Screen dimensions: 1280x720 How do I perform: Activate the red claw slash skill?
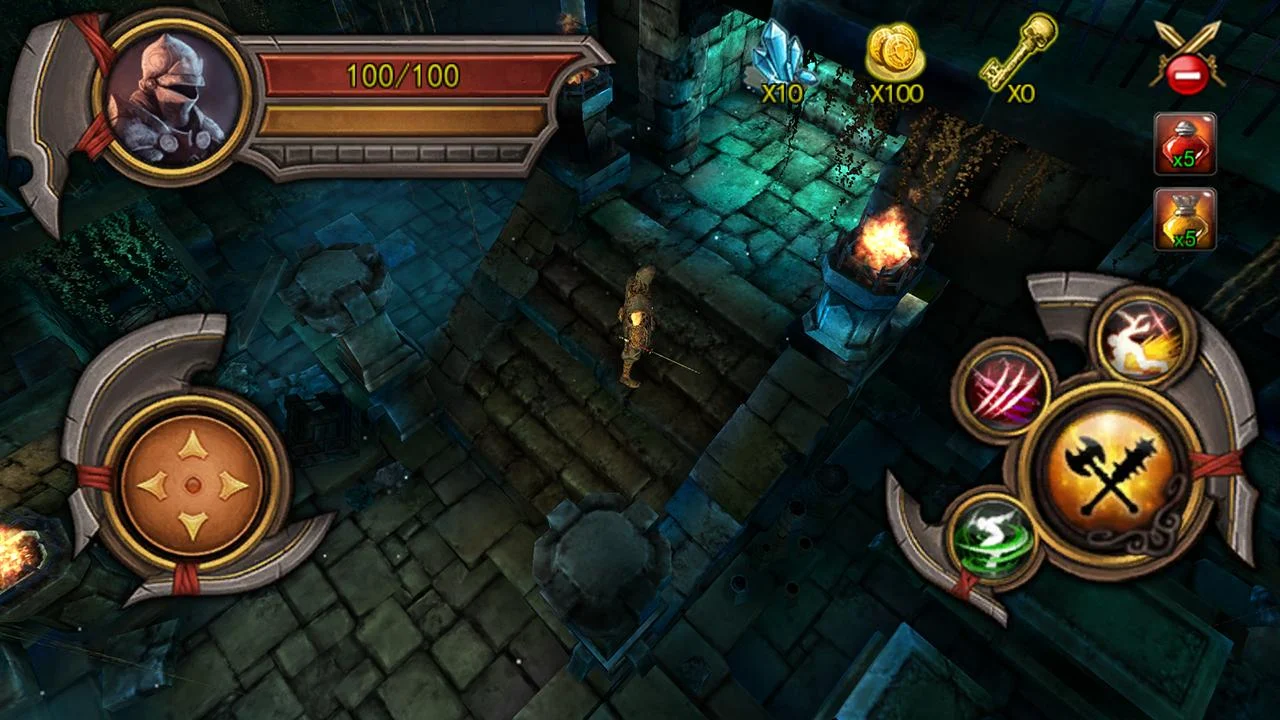[1001, 390]
